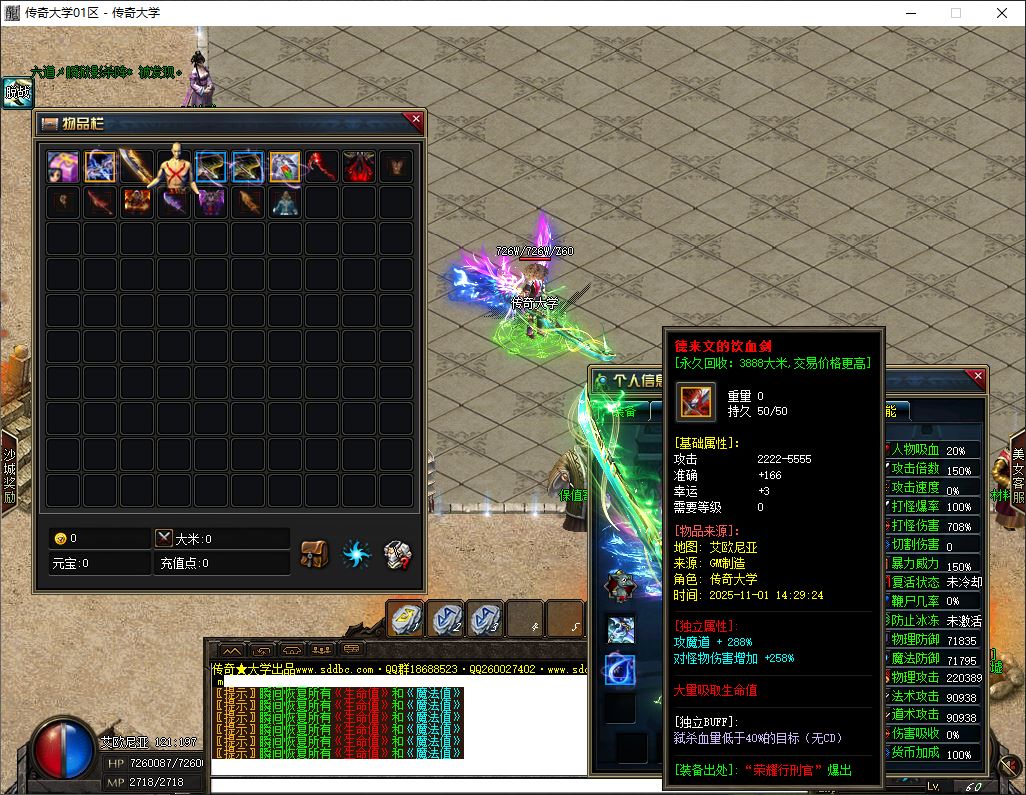Choose the purple winged armor item
The image size is (1026, 795).
(x=211, y=203)
